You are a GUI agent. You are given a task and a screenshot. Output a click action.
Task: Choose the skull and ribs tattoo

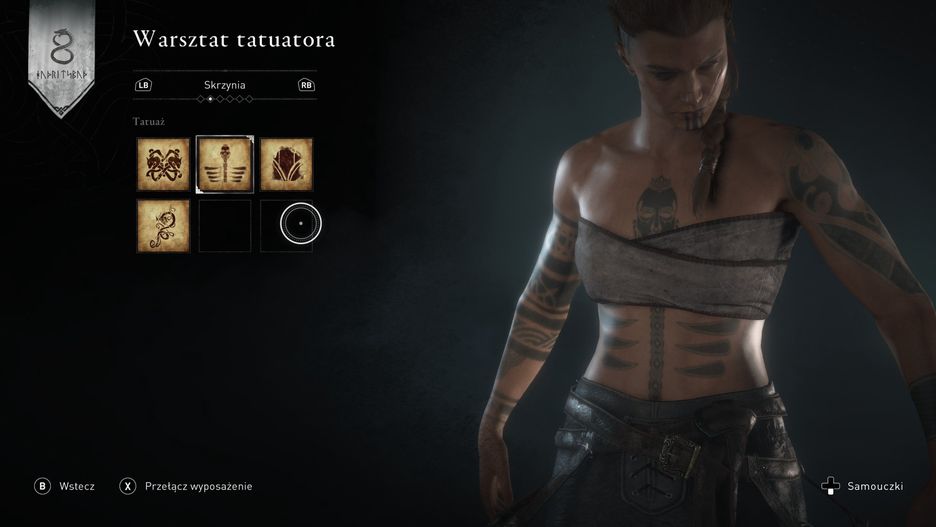(x=225, y=164)
